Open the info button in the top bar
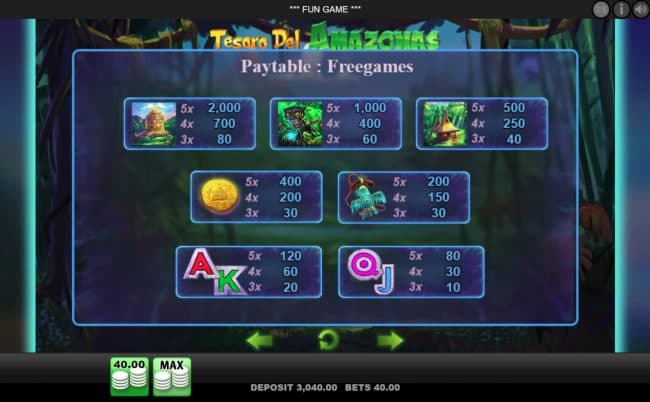 pos(620,9)
